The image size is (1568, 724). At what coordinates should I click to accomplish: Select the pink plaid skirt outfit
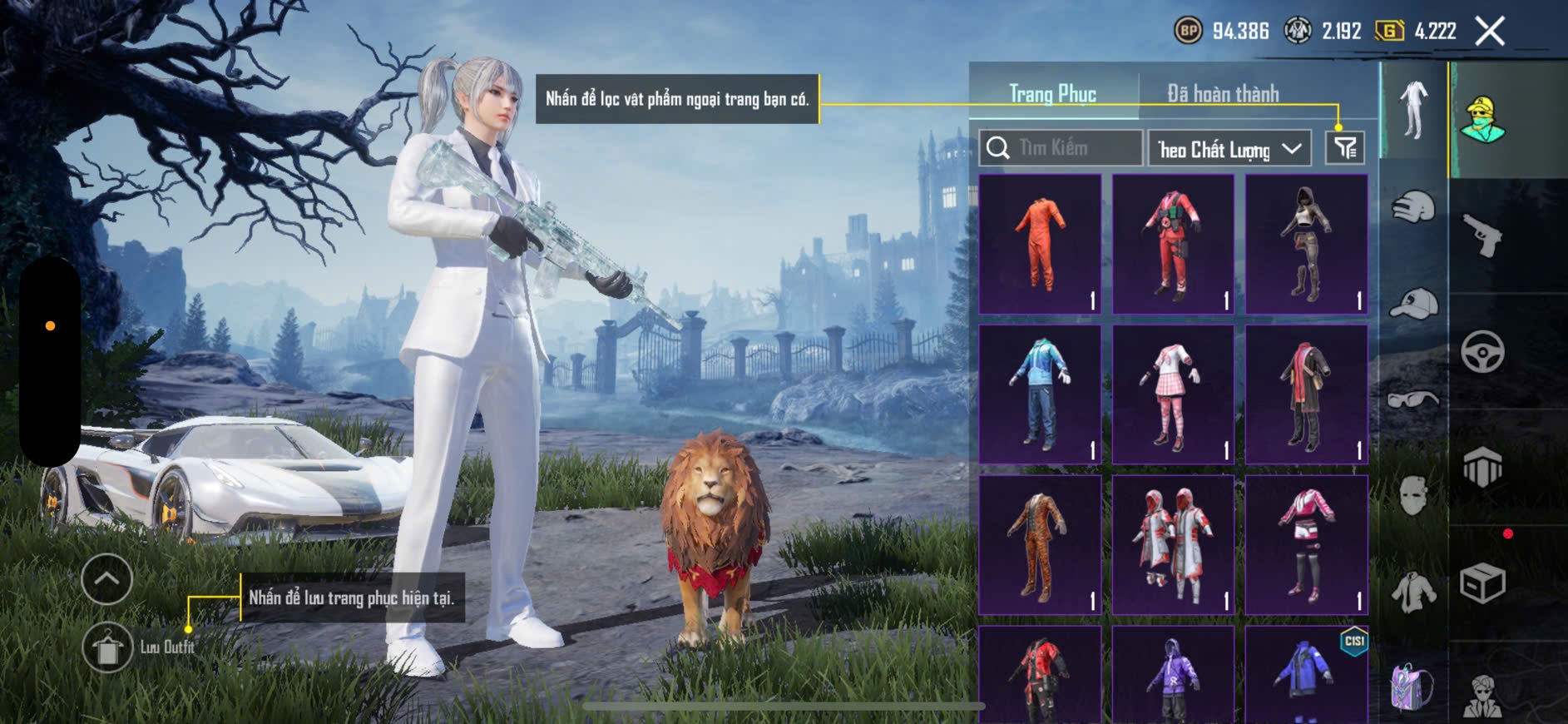(x=1173, y=394)
